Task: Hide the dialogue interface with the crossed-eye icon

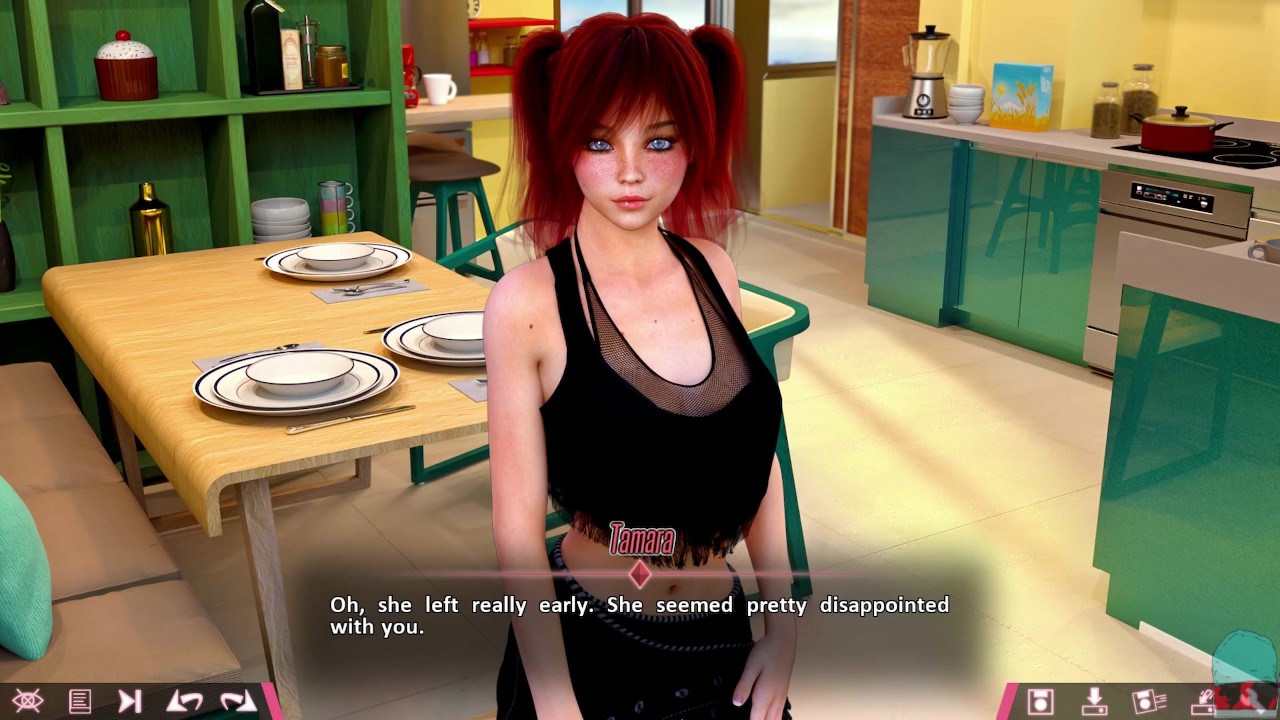Action: click(27, 701)
